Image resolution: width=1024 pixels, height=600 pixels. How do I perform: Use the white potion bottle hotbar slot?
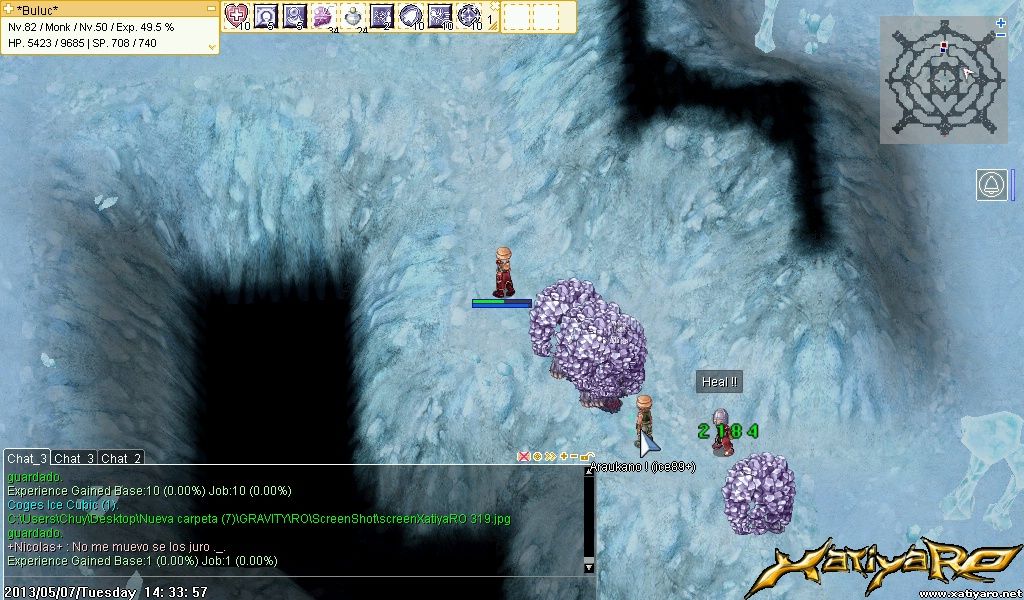tap(352, 15)
